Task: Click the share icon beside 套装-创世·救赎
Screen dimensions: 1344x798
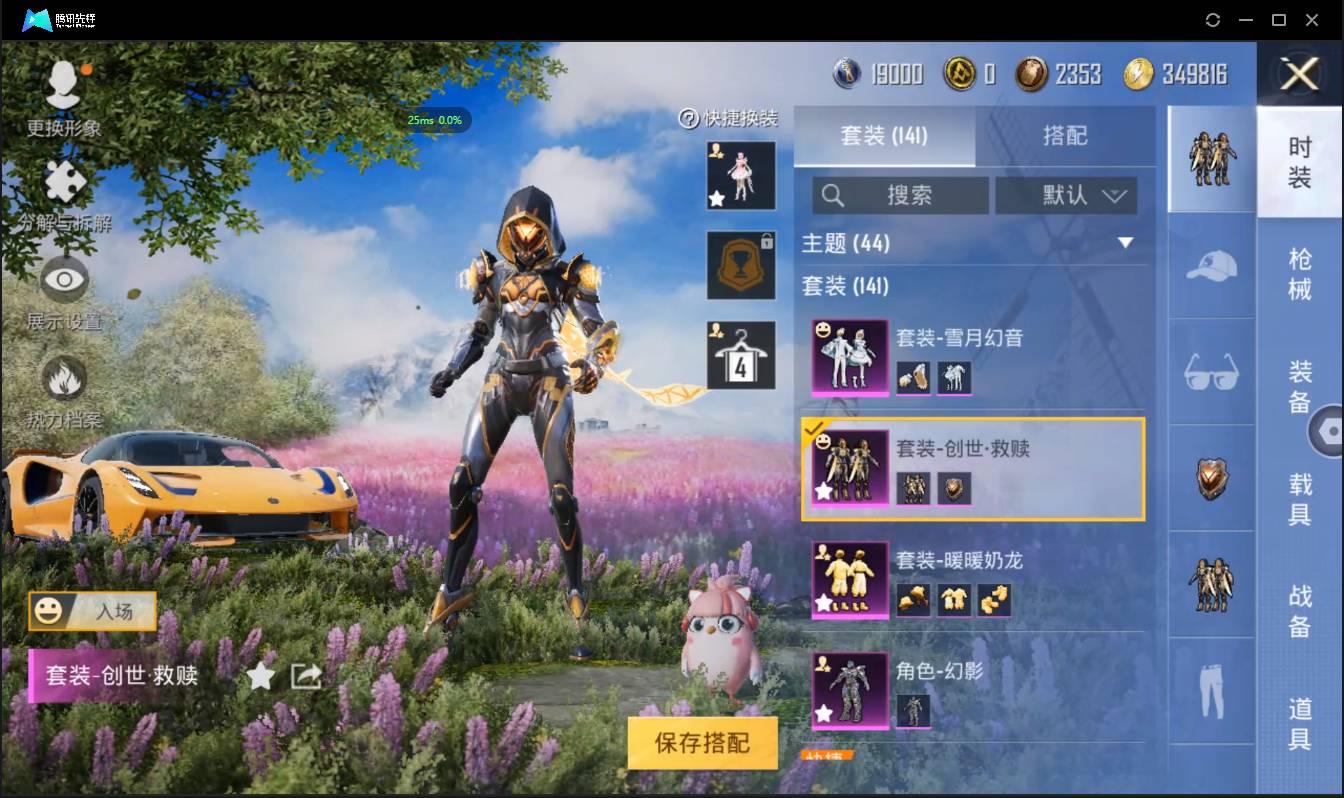Action: coord(305,676)
